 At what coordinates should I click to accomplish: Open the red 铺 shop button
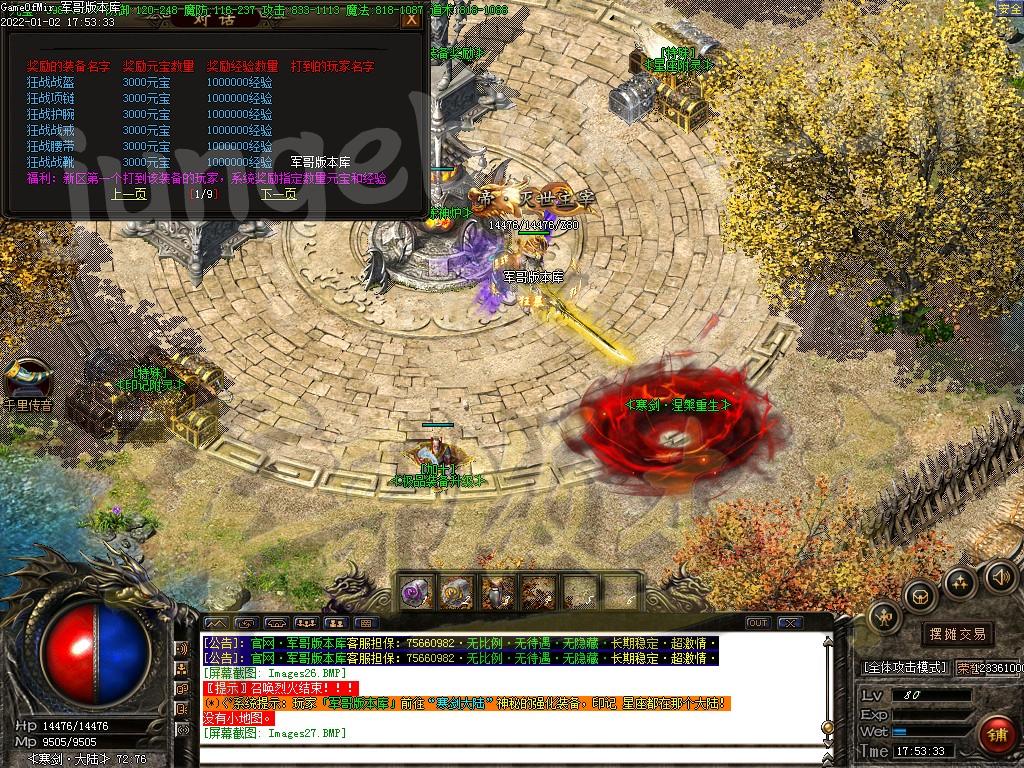996,733
